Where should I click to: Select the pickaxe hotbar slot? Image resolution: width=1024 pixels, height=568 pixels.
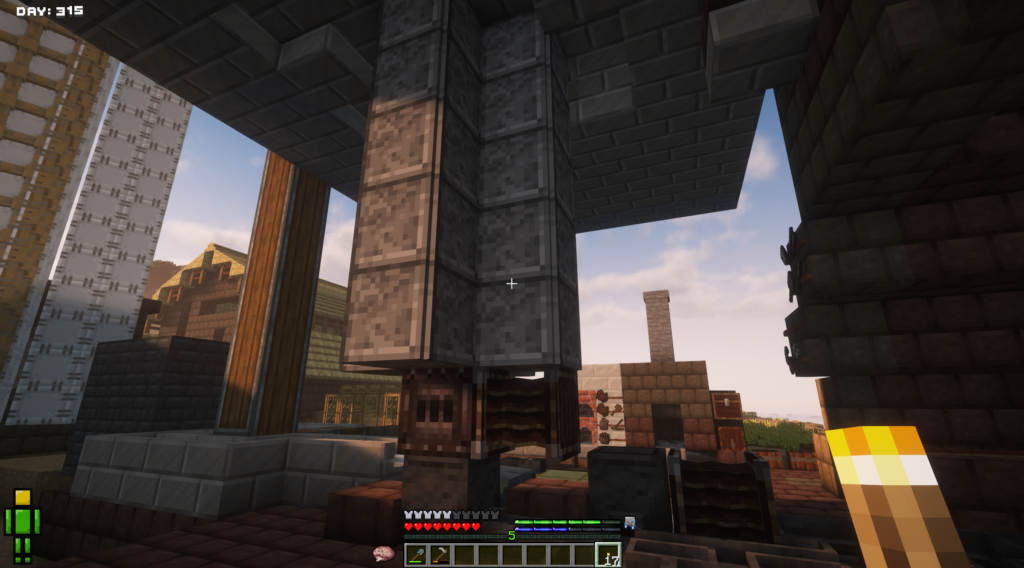440,555
